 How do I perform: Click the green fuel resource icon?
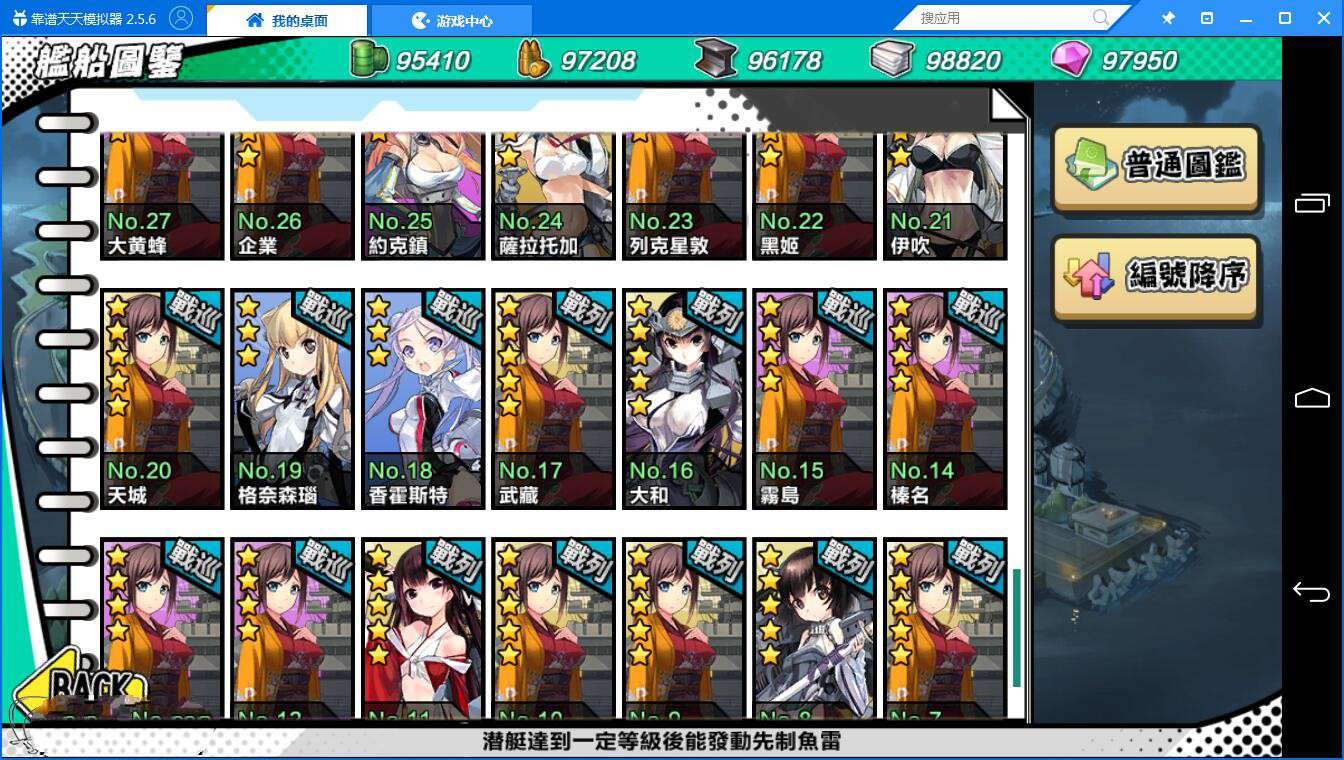pos(369,59)
